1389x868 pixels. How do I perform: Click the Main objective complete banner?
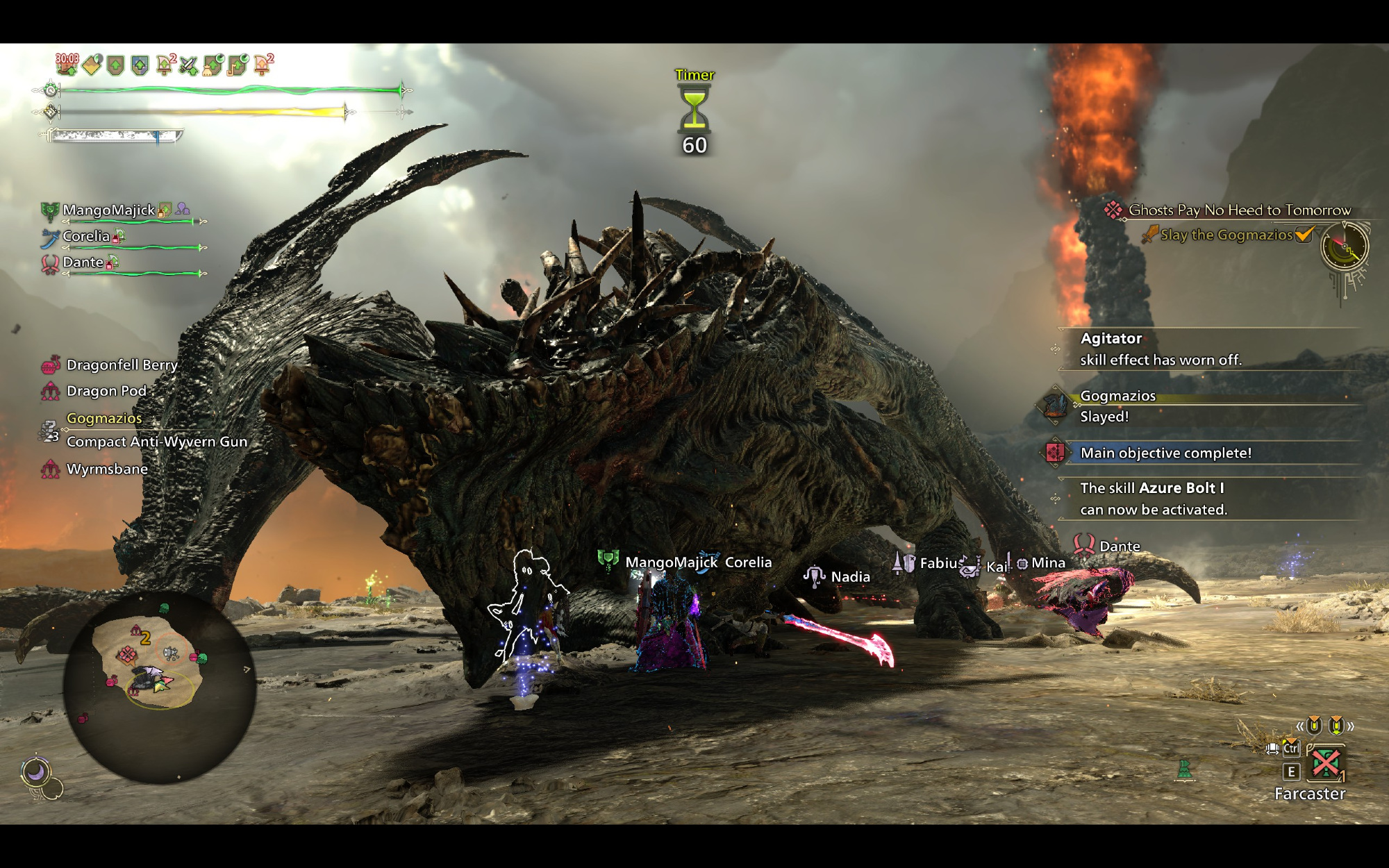1165,453
